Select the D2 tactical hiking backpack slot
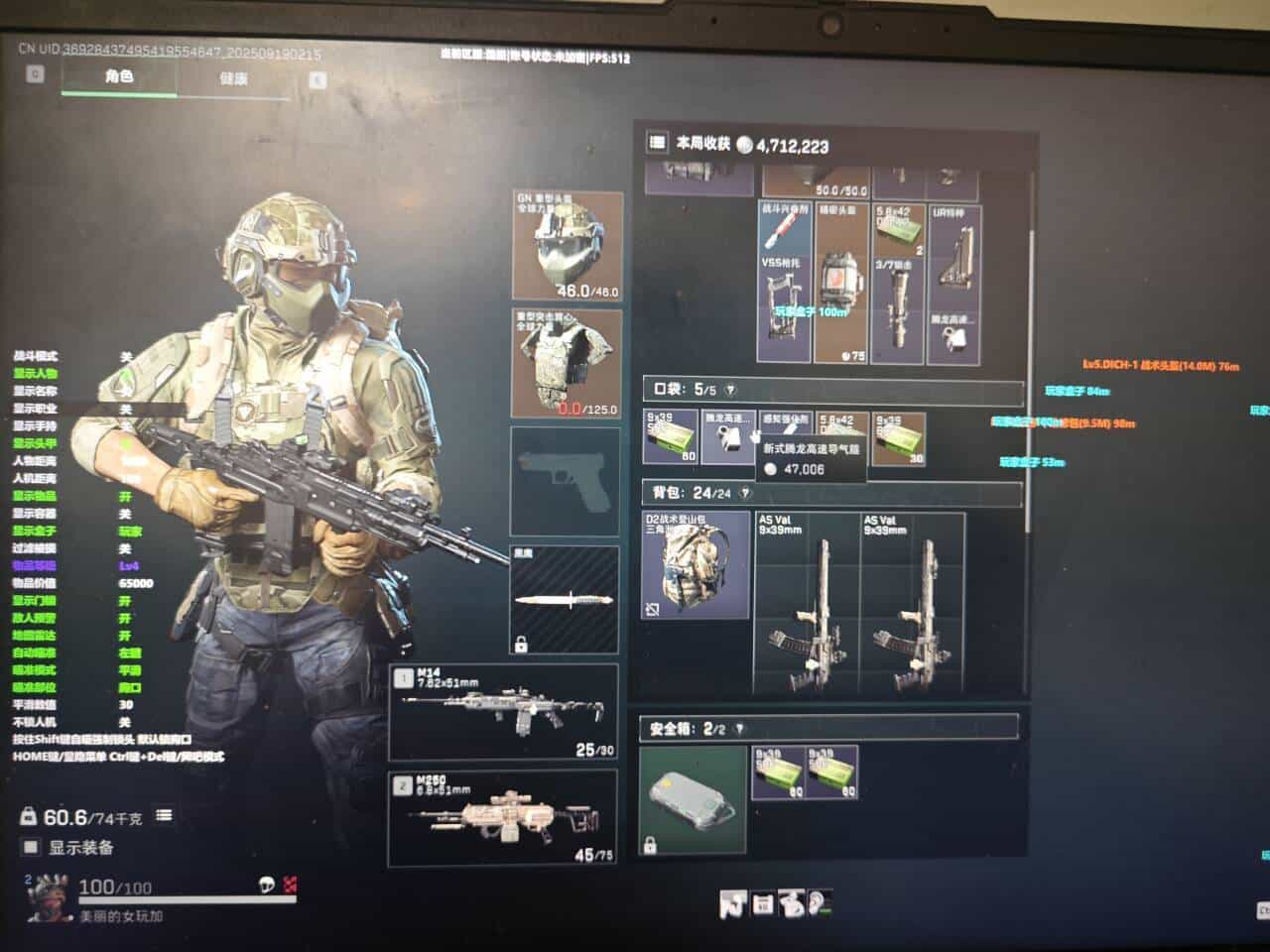Viewport: 1270px width, 952px height. point(696,564)
